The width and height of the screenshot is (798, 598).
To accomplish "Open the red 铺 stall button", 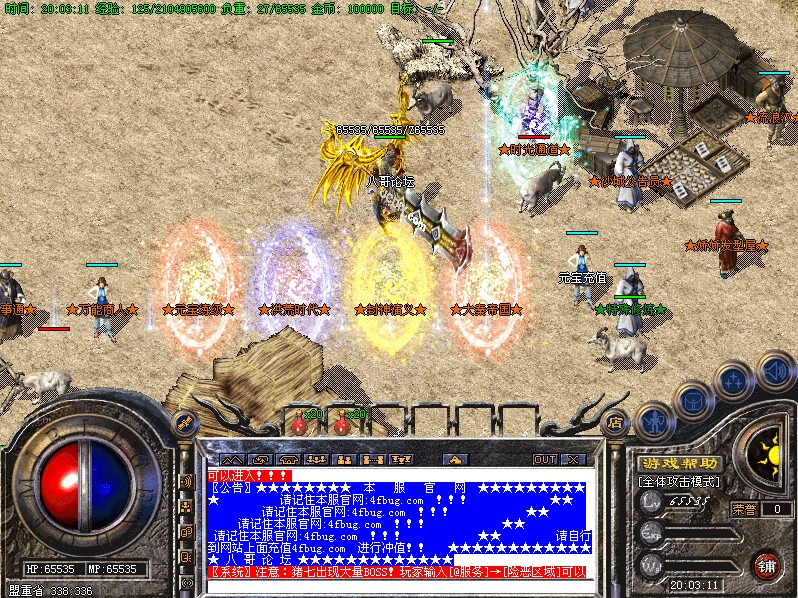I will click(x=766, y=565).
